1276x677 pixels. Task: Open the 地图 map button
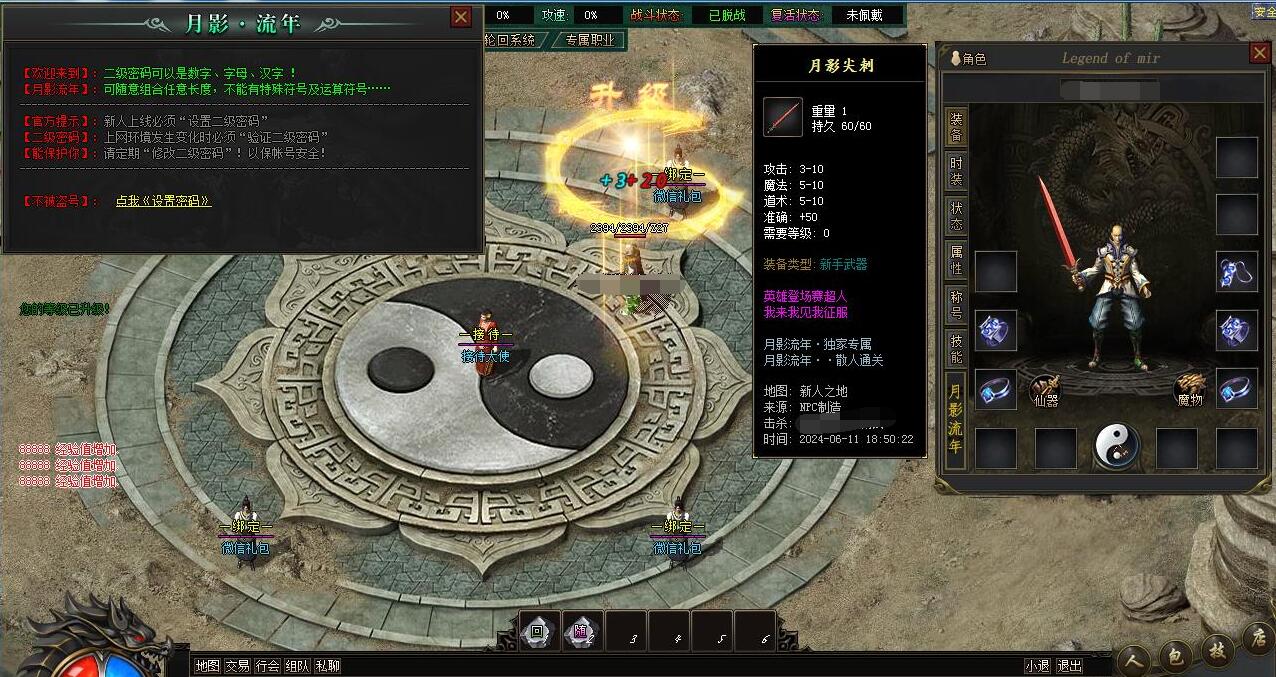point(207,666)
